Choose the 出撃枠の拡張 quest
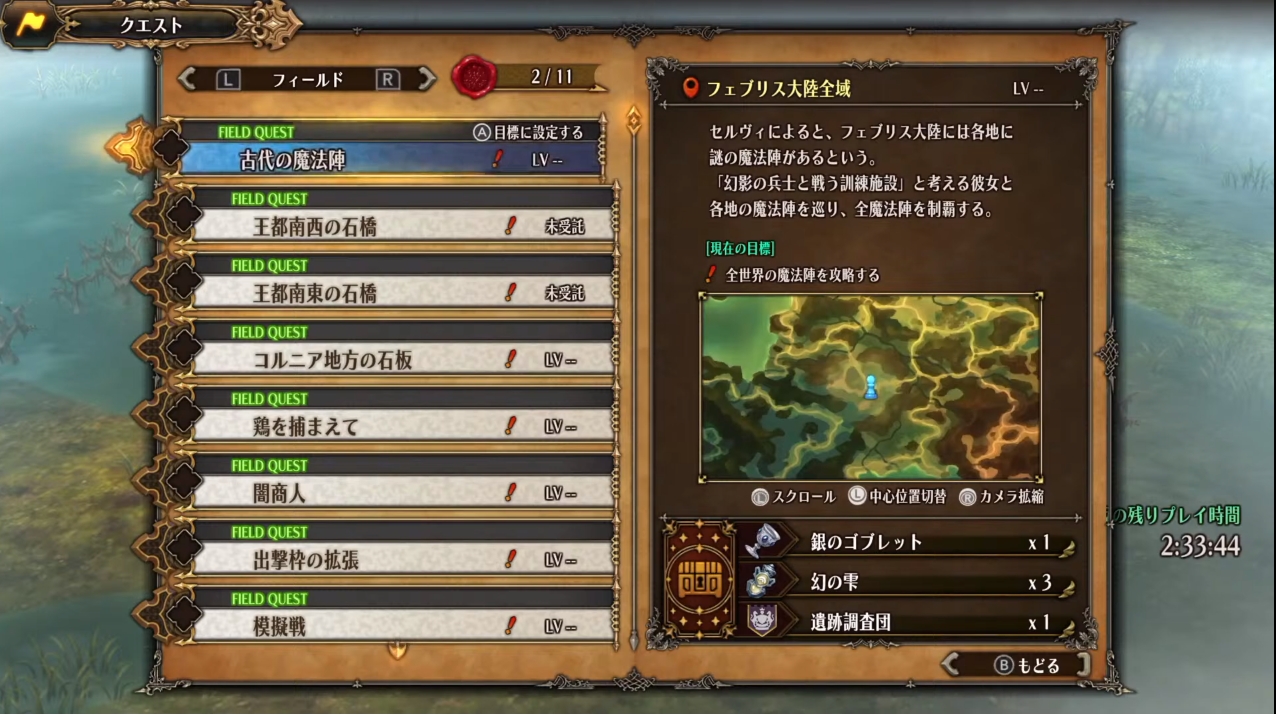1276x715 pixels. tap(400, 560)
